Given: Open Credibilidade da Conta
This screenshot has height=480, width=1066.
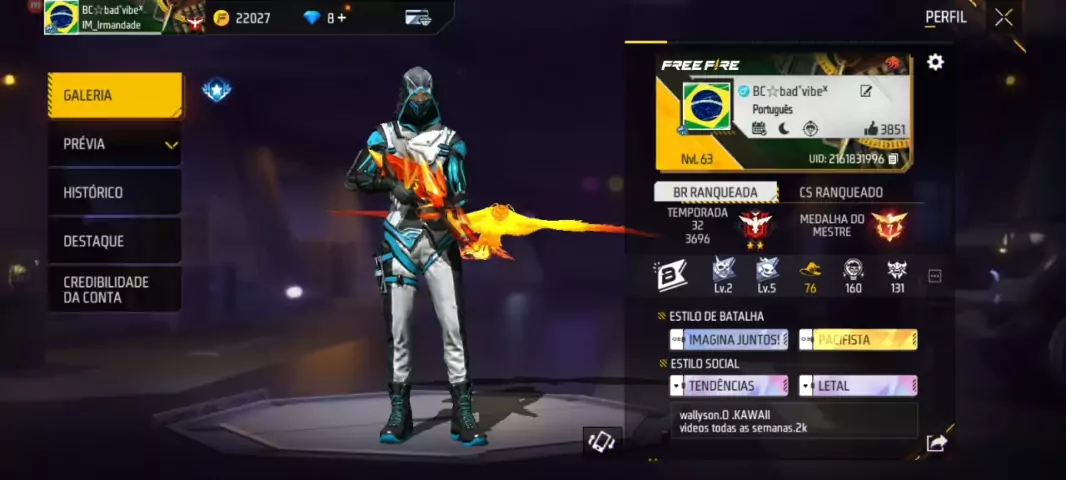Looking at the screenshot, I should click(x=115, y=290).
